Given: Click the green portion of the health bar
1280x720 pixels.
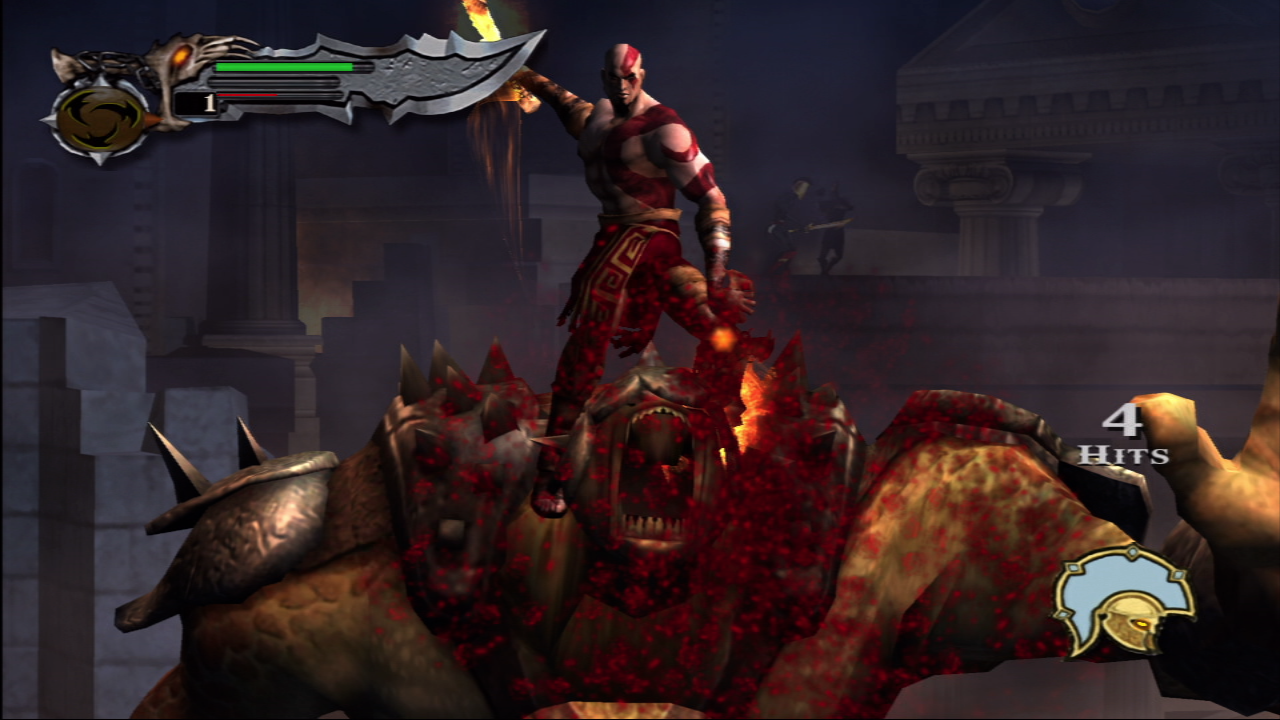Looking at the screenshot, I should (x=283, y=67).
